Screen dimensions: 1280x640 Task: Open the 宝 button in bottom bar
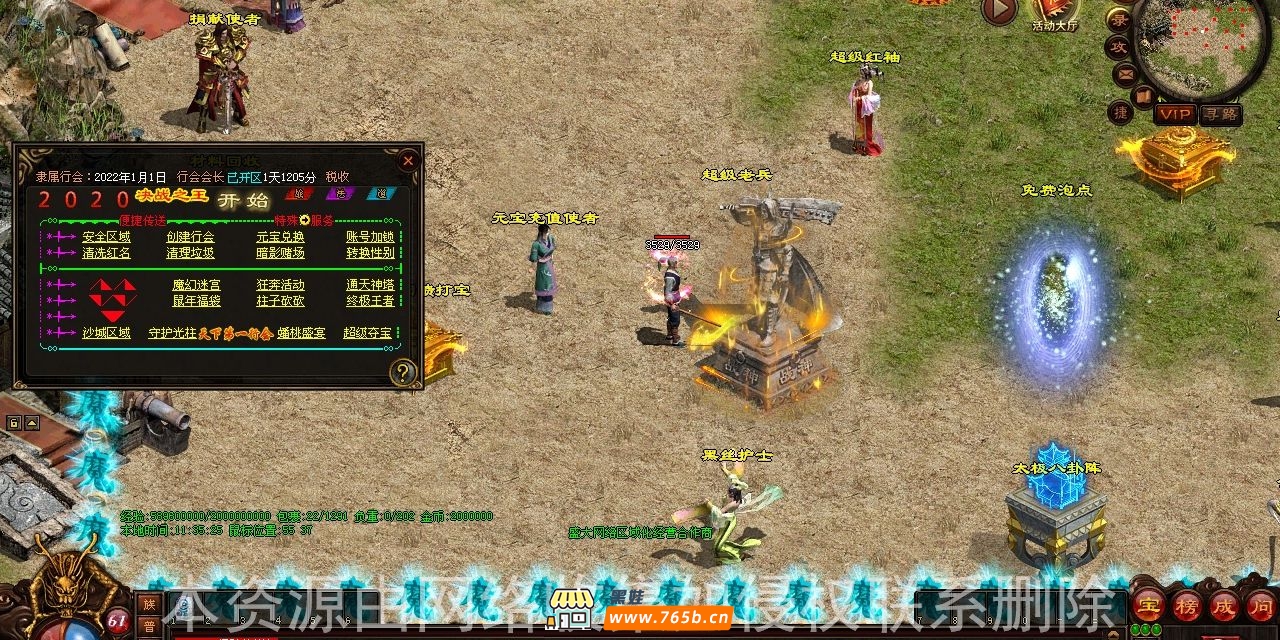1148,604
